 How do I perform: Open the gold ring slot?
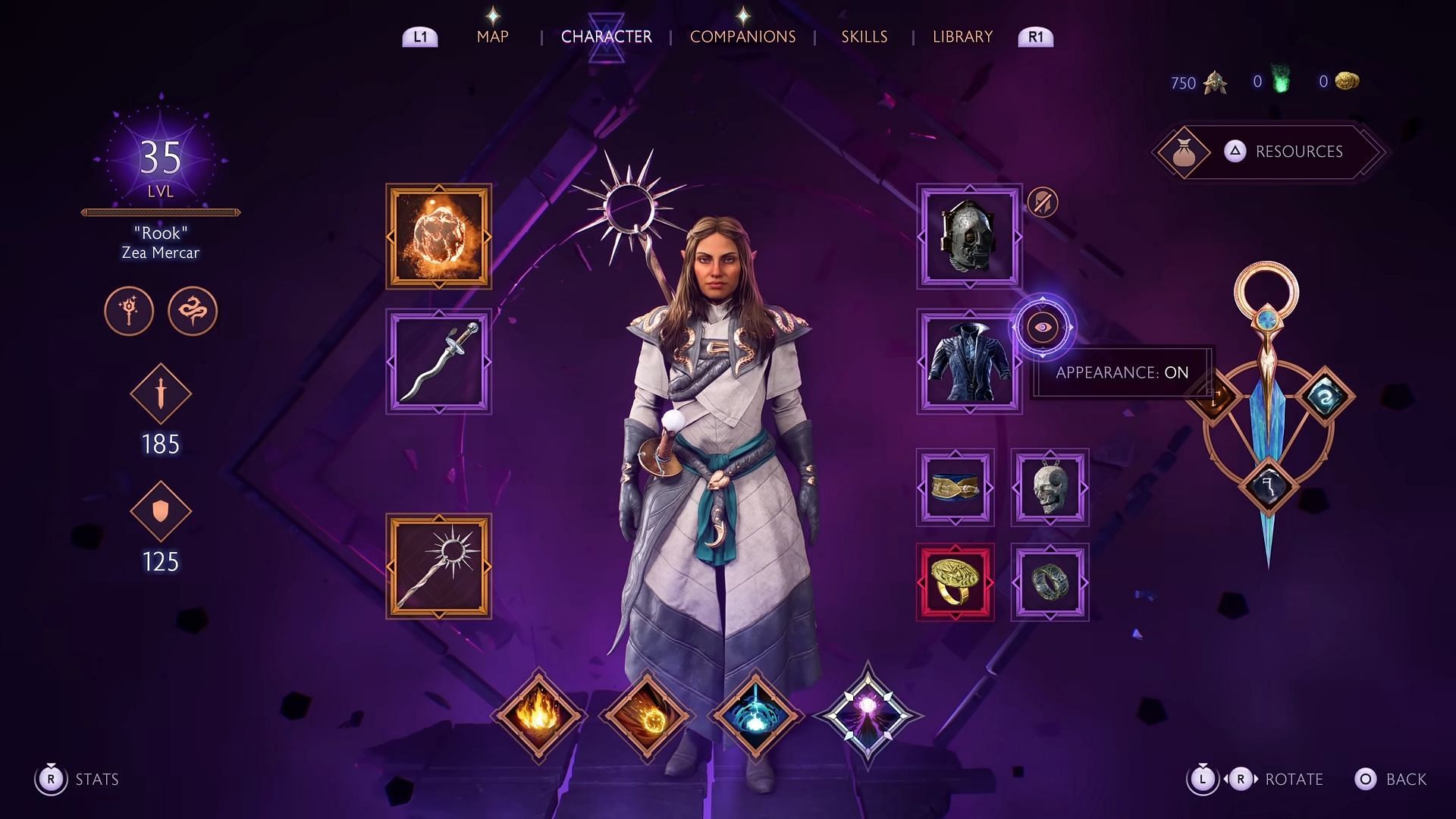click(955, 582)
